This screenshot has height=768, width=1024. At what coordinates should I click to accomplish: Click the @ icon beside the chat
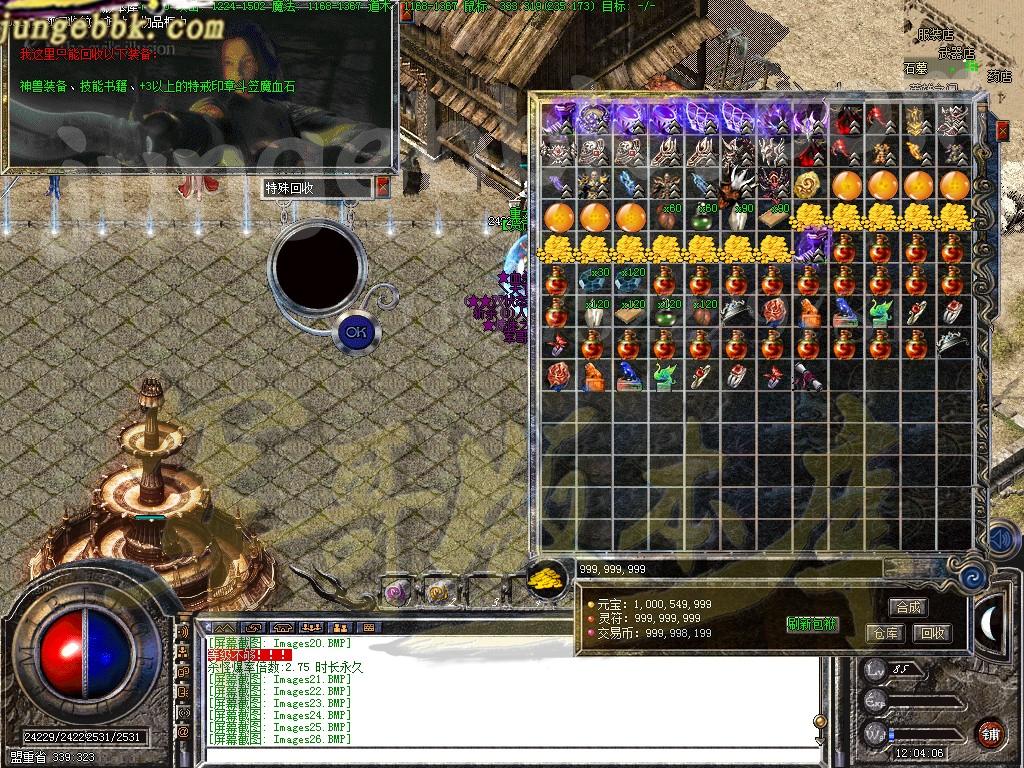point(183,732)
